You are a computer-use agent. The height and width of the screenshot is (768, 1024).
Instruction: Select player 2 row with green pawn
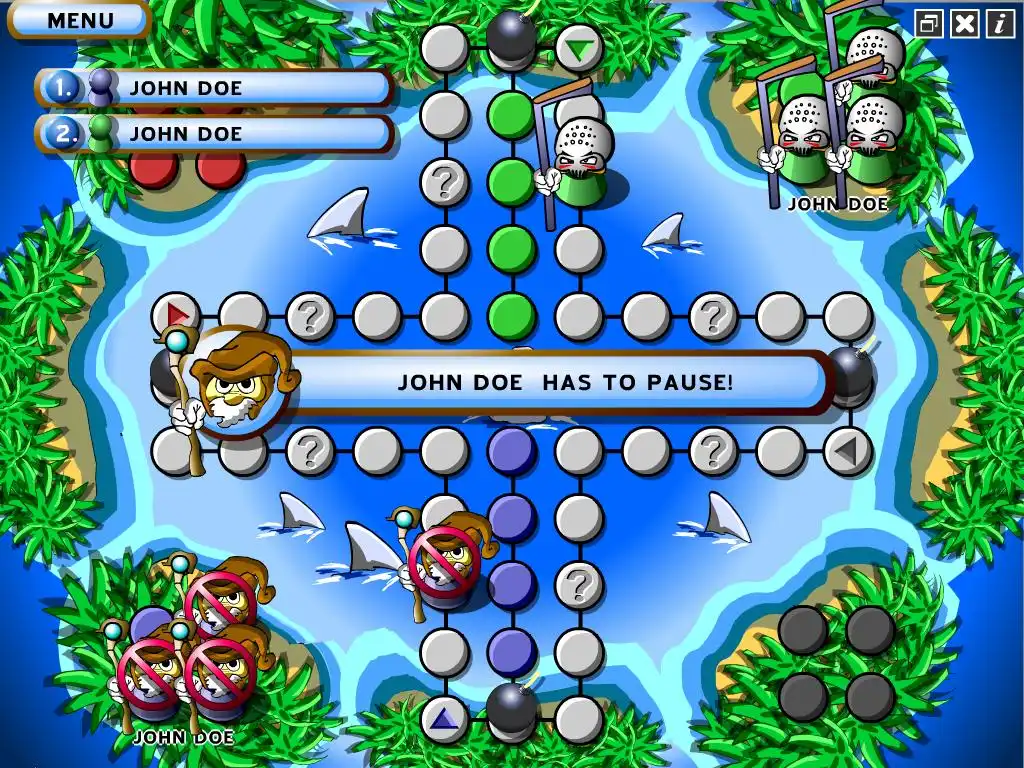(215, 133)
